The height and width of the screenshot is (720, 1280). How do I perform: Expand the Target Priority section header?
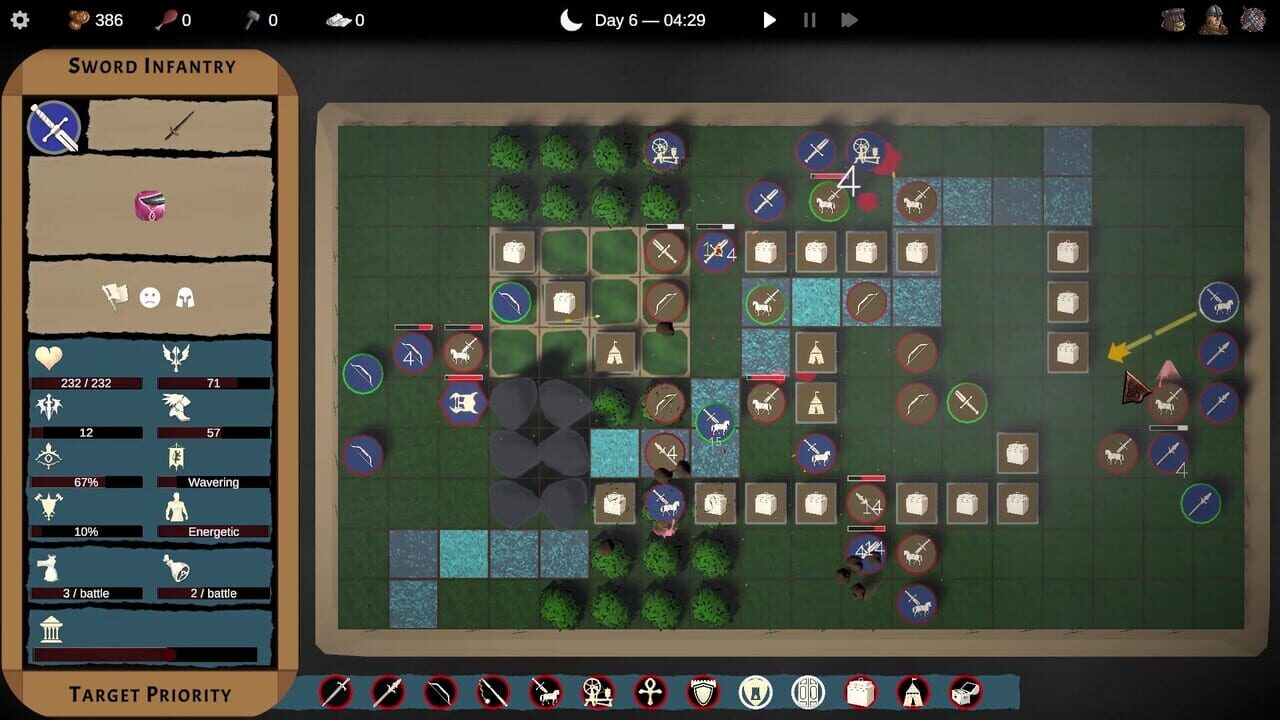(150, 694)
